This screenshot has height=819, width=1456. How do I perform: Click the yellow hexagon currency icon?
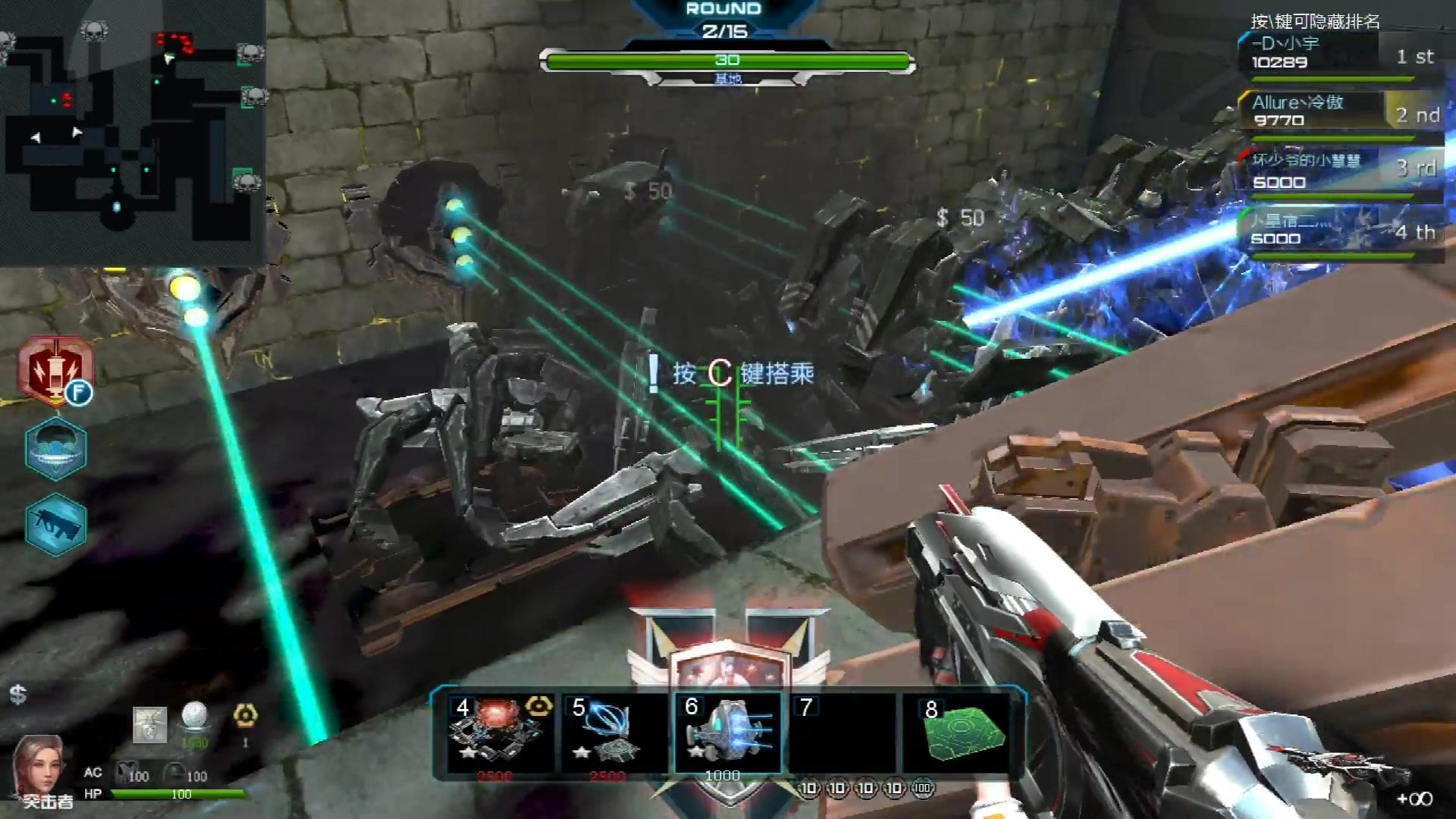pos(245,715)
